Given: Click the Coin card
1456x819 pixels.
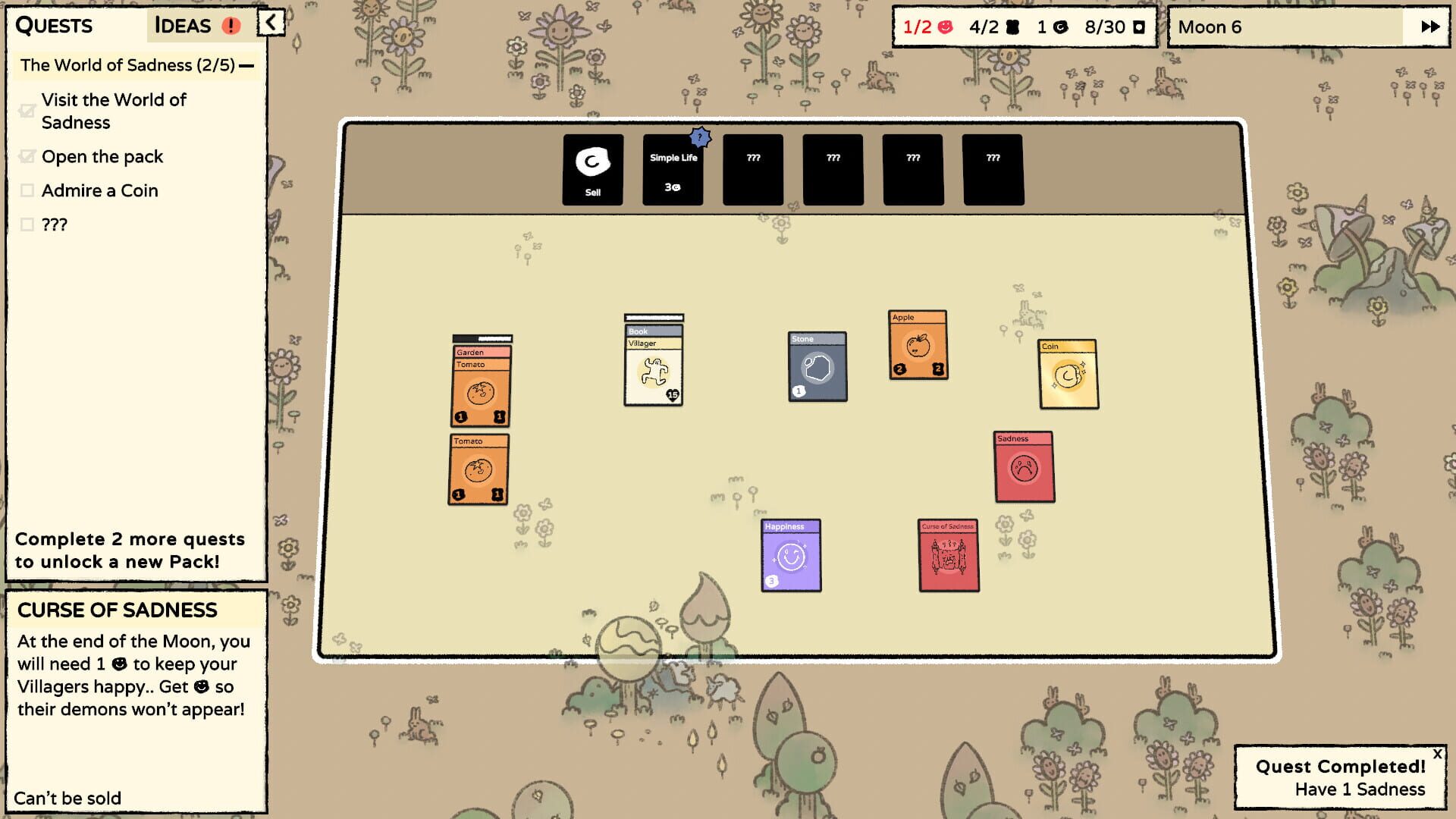Looking at the screenshot, I should point(1068,374).
